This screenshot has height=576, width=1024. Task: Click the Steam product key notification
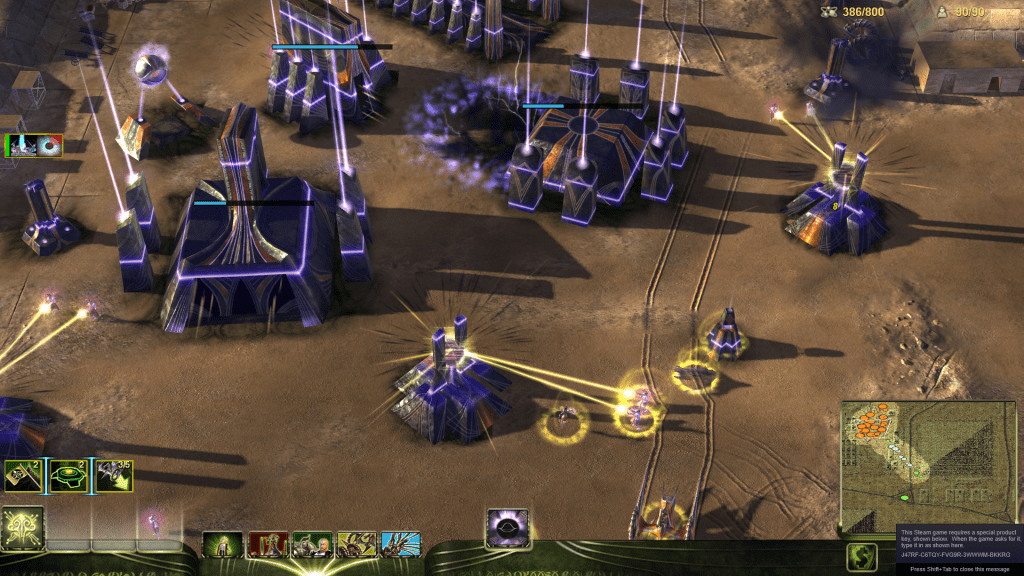tap(957, 544)
